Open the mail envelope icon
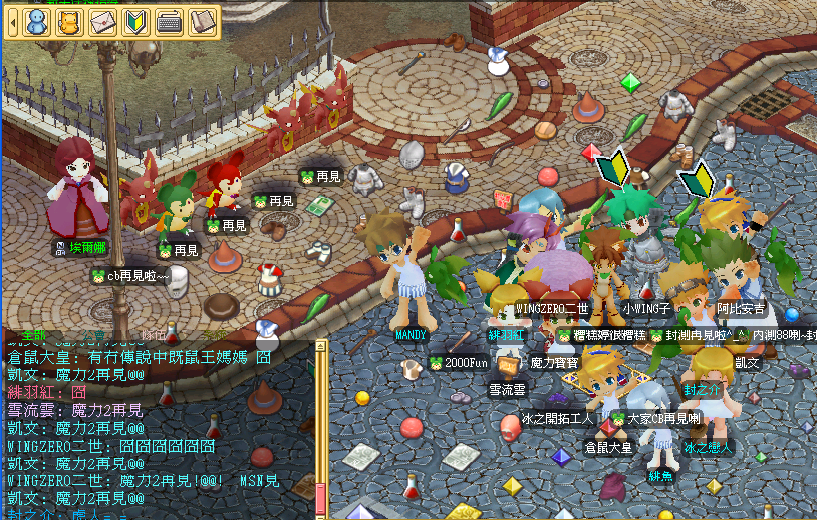Screen dimensions: 817x520 pos(102,22)
